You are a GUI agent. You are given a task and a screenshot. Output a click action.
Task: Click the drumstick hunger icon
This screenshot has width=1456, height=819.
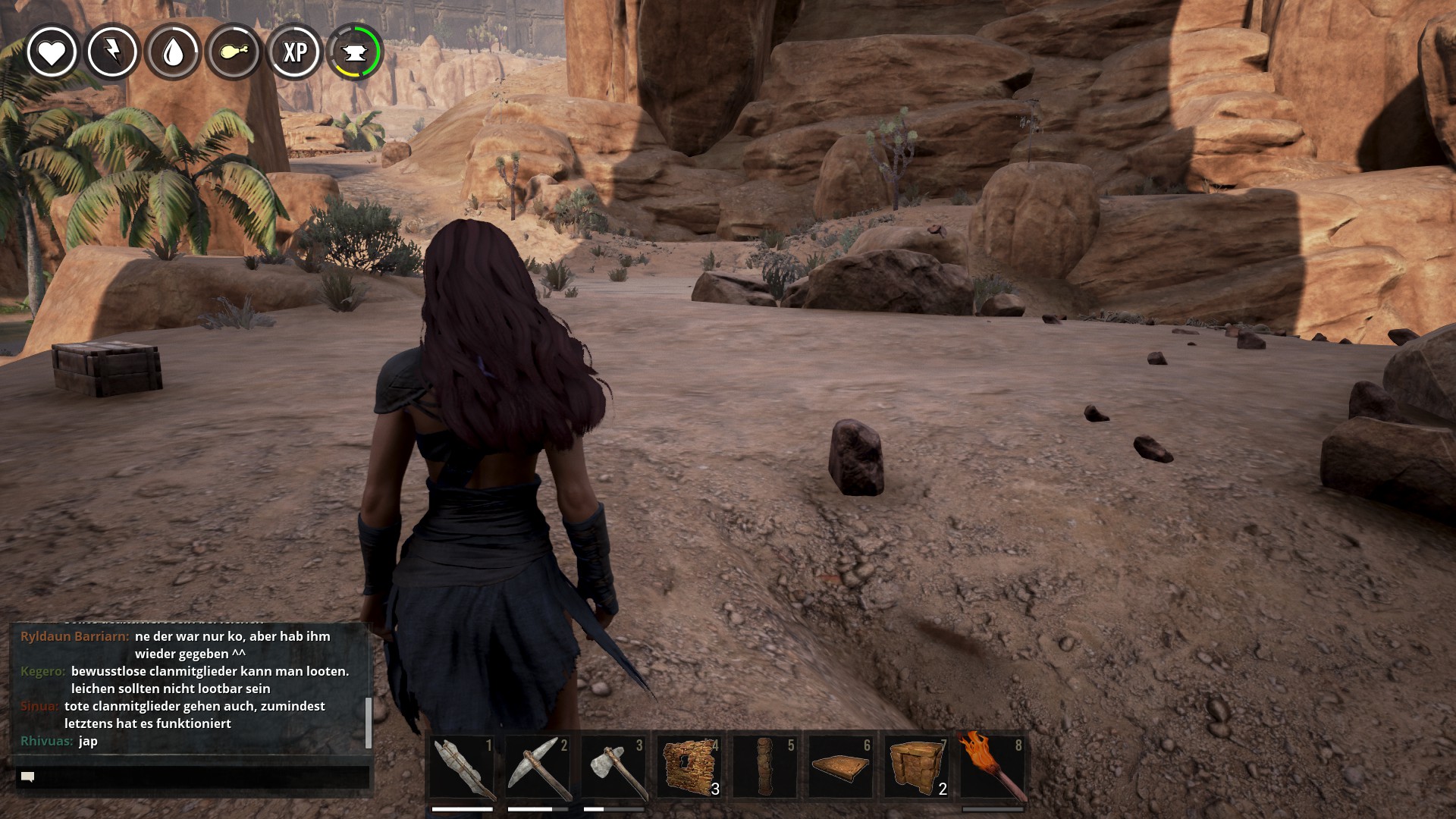(x=234, y=52)
